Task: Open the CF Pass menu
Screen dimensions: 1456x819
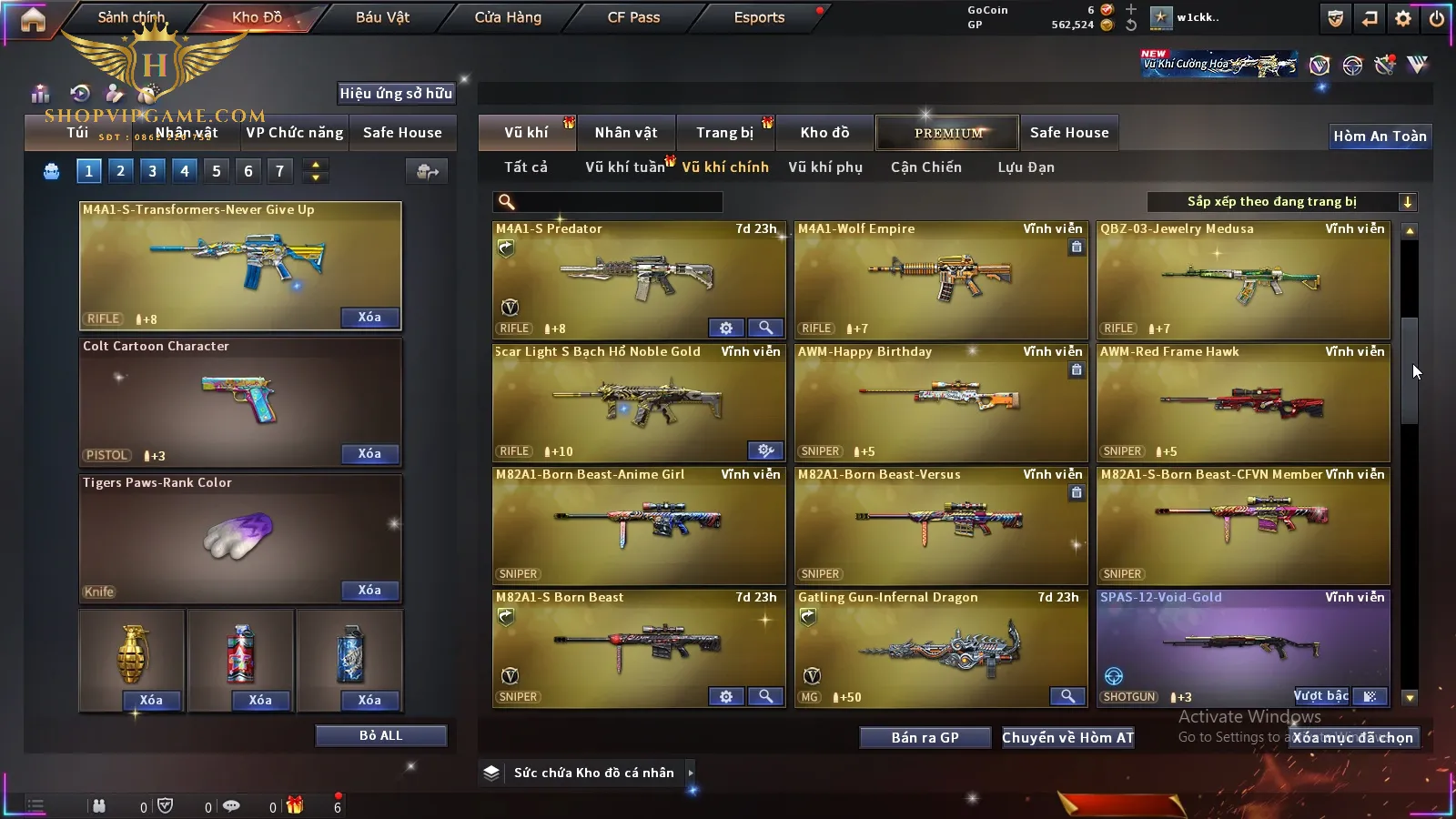Action: [633, 17]
